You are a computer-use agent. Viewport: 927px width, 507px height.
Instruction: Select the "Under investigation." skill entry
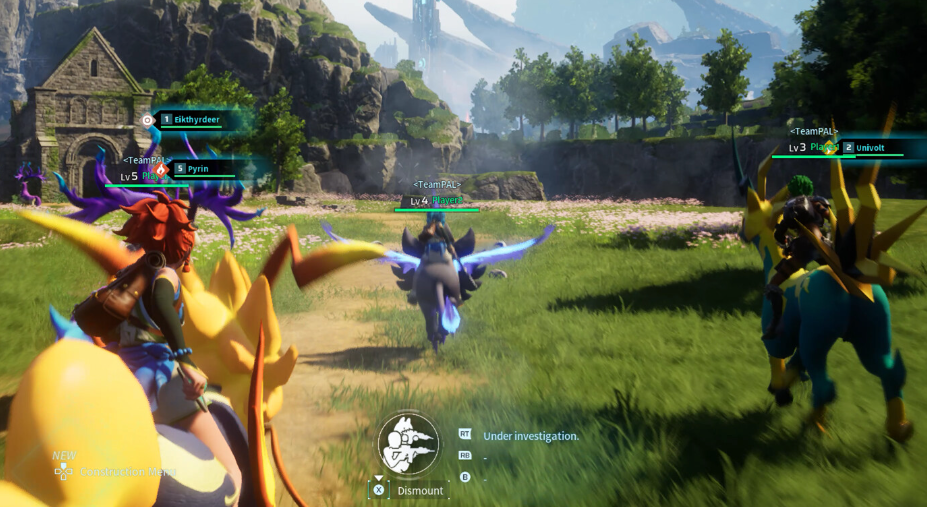530,436
